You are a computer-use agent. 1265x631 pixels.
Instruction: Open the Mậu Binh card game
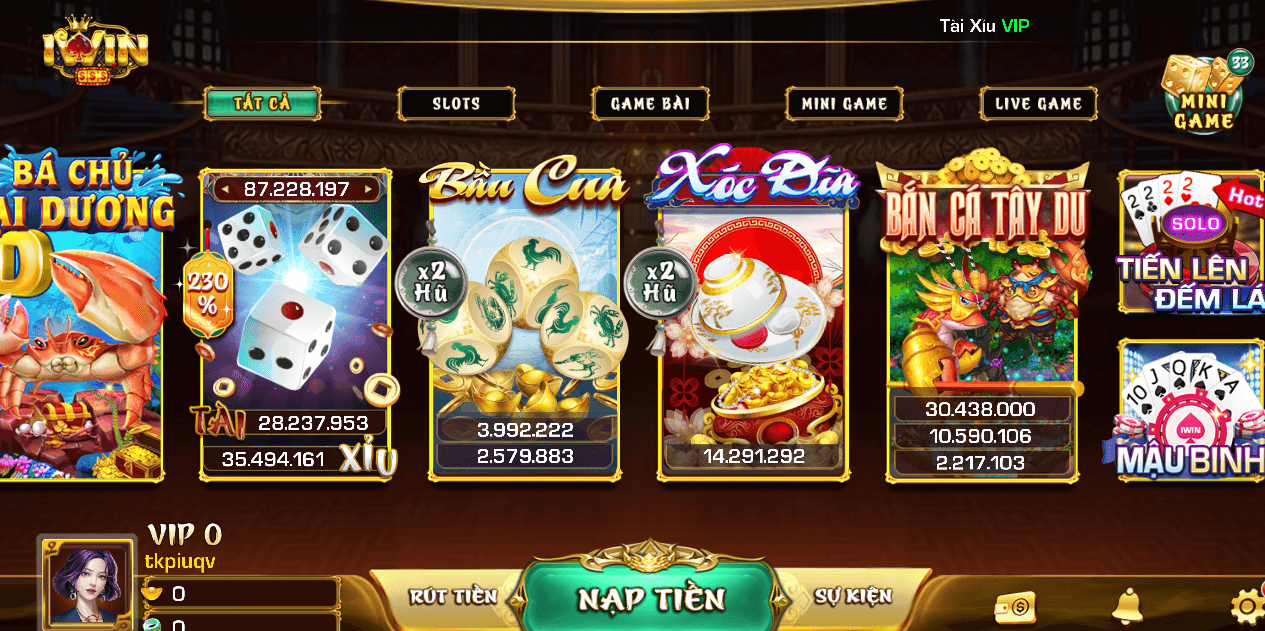tap(1192, 410)
